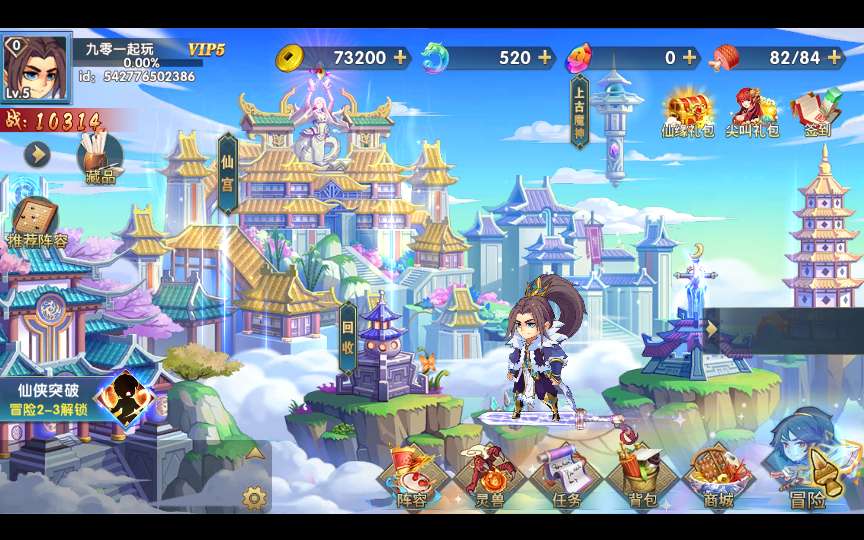
Task: Open the player avatar profile
Action: [x=36, y=68]
